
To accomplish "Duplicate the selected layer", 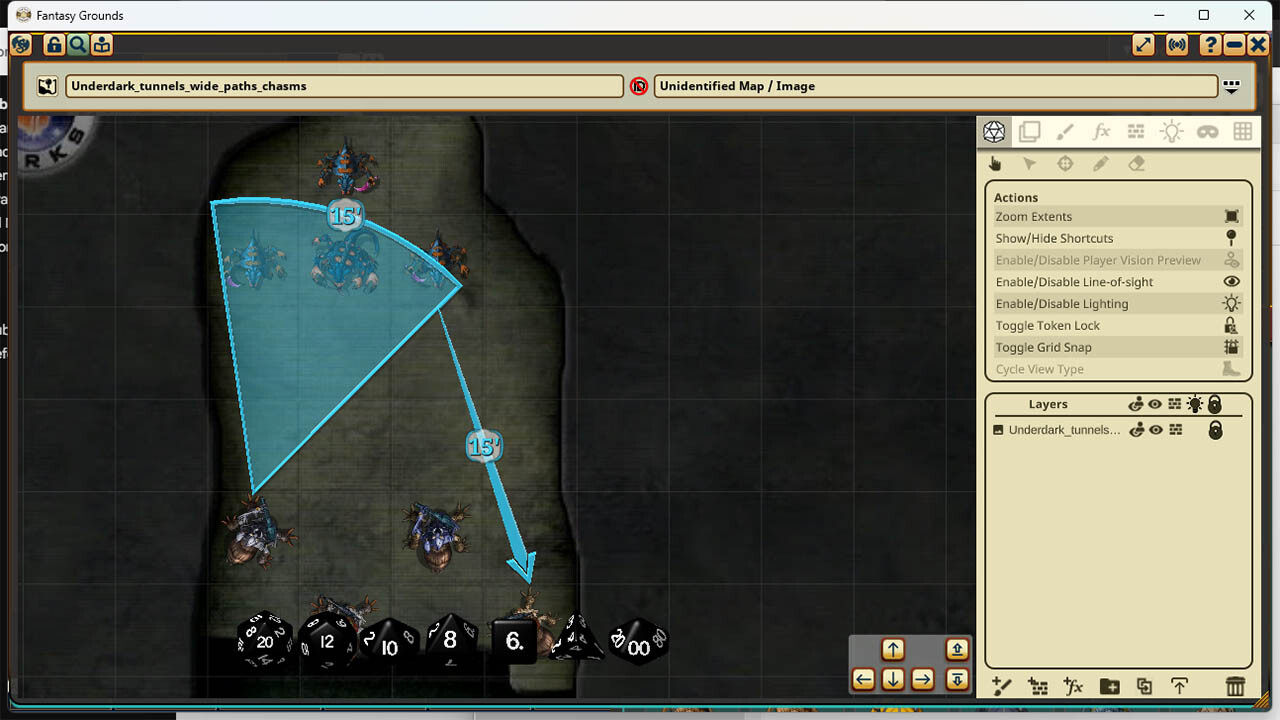I will 1145,686.
